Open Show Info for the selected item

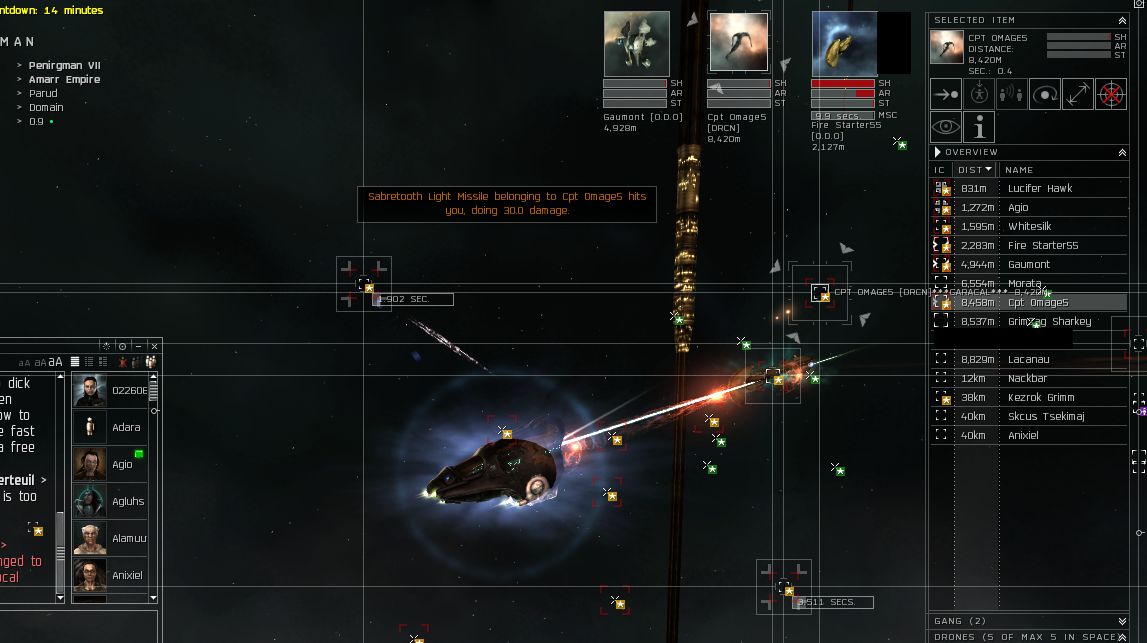pyautogui.click(x=980, y=127)
